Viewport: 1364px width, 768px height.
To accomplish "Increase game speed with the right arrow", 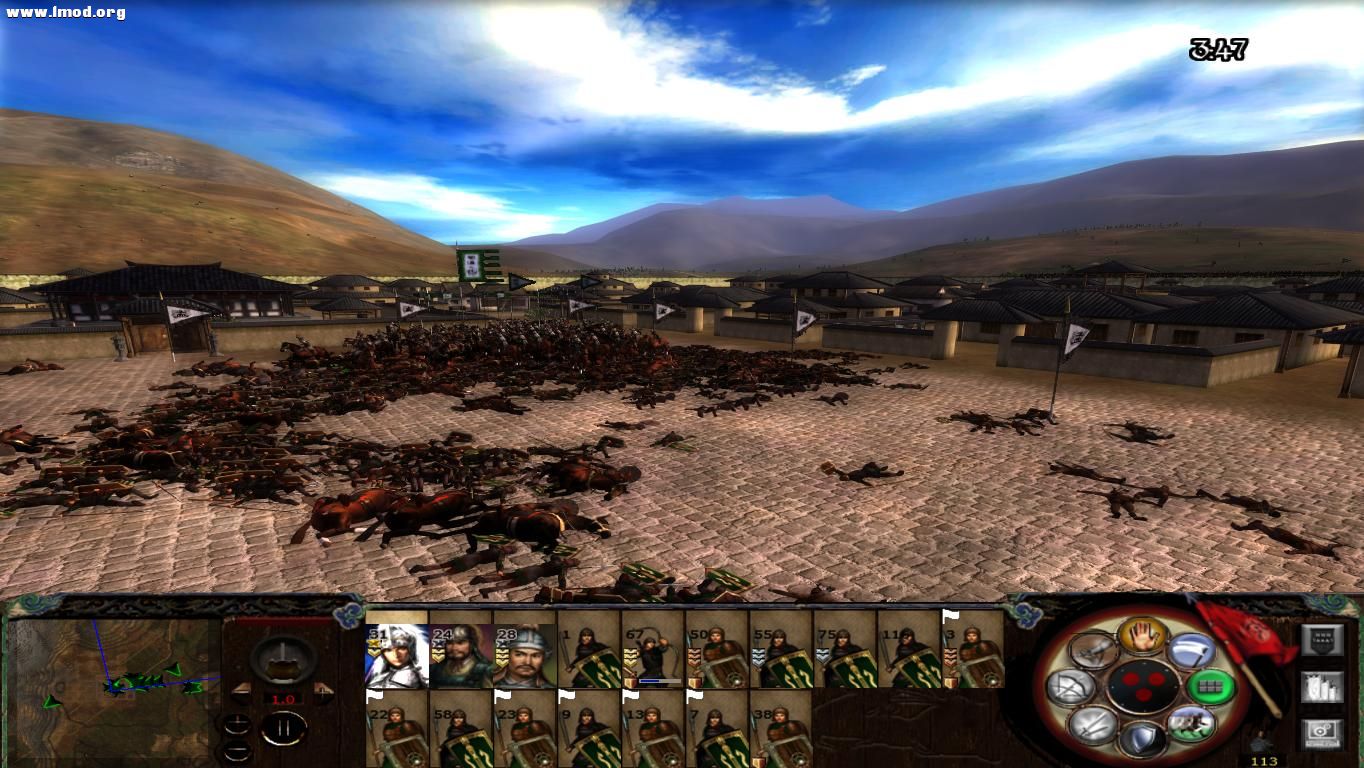I will [322, 693].
